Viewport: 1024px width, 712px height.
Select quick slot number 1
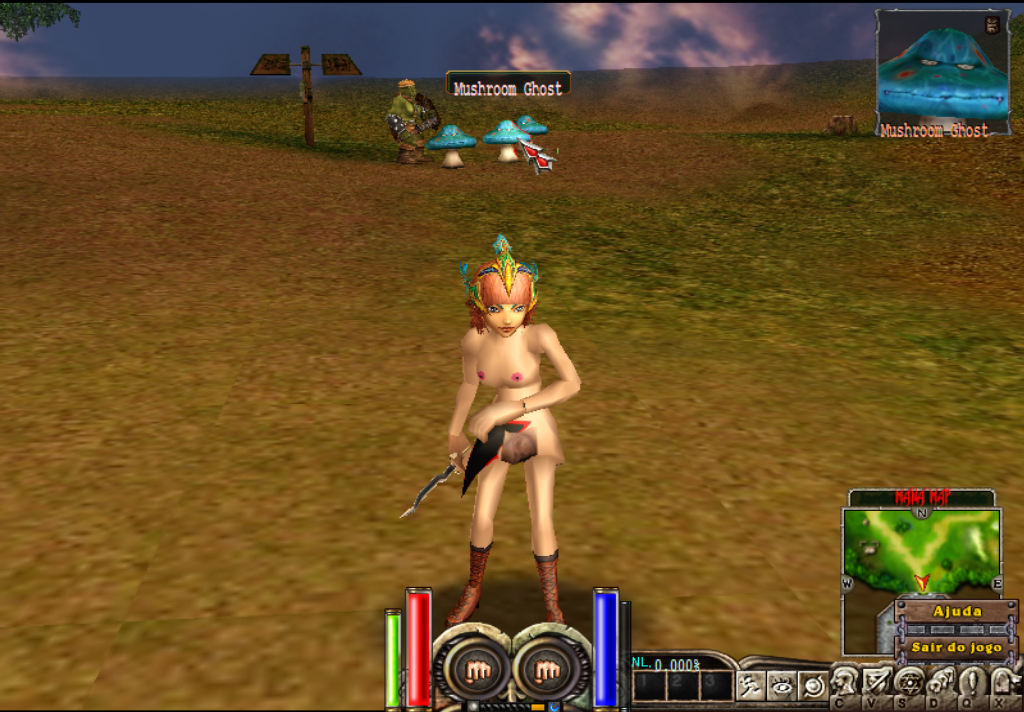[650, 685]
